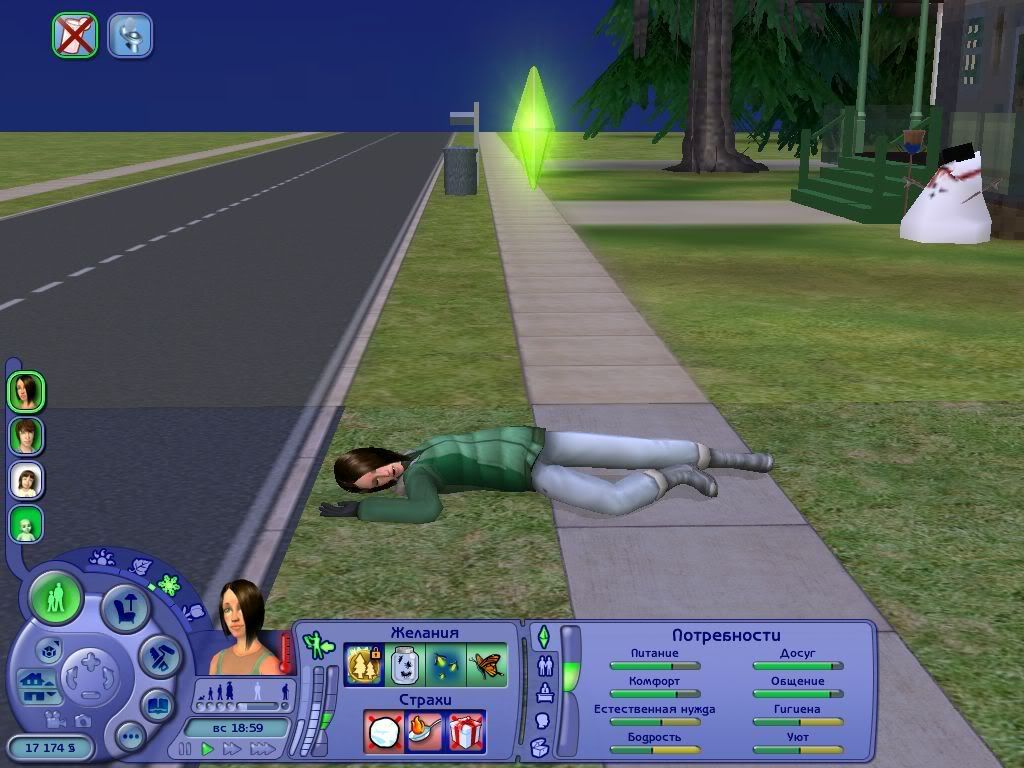Open the relationships panel with two figures

coord(545,664)
